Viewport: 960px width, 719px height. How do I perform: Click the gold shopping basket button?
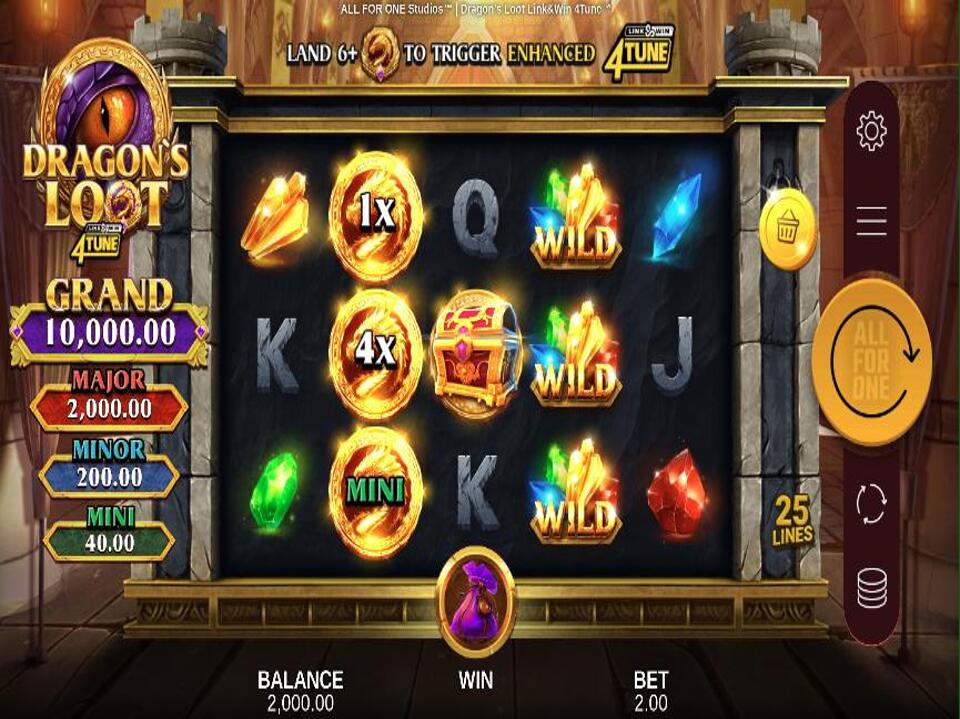click(x=788, y=230)
